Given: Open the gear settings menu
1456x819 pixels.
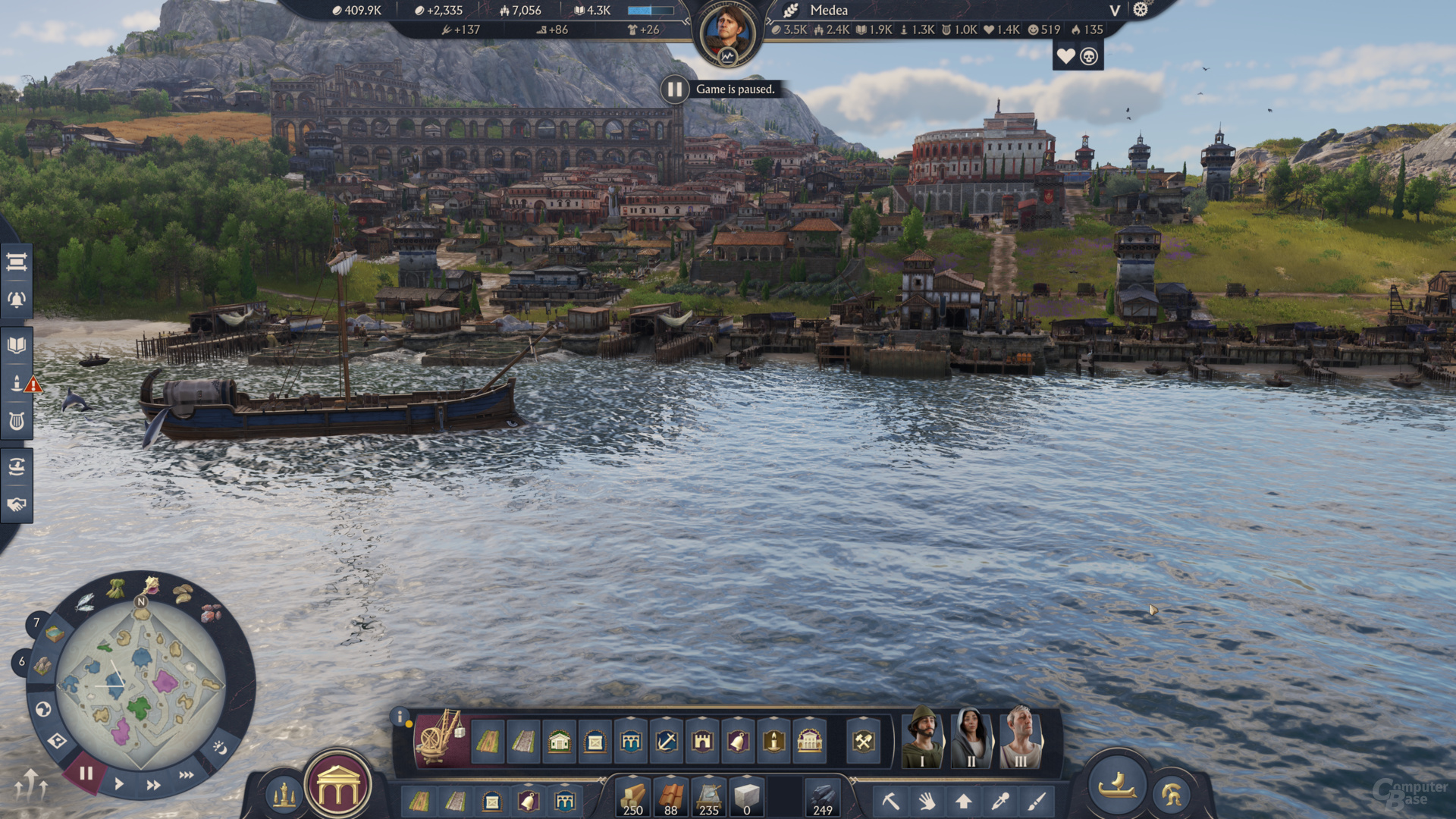Looking at the screenshot, I should [1141, 10].
